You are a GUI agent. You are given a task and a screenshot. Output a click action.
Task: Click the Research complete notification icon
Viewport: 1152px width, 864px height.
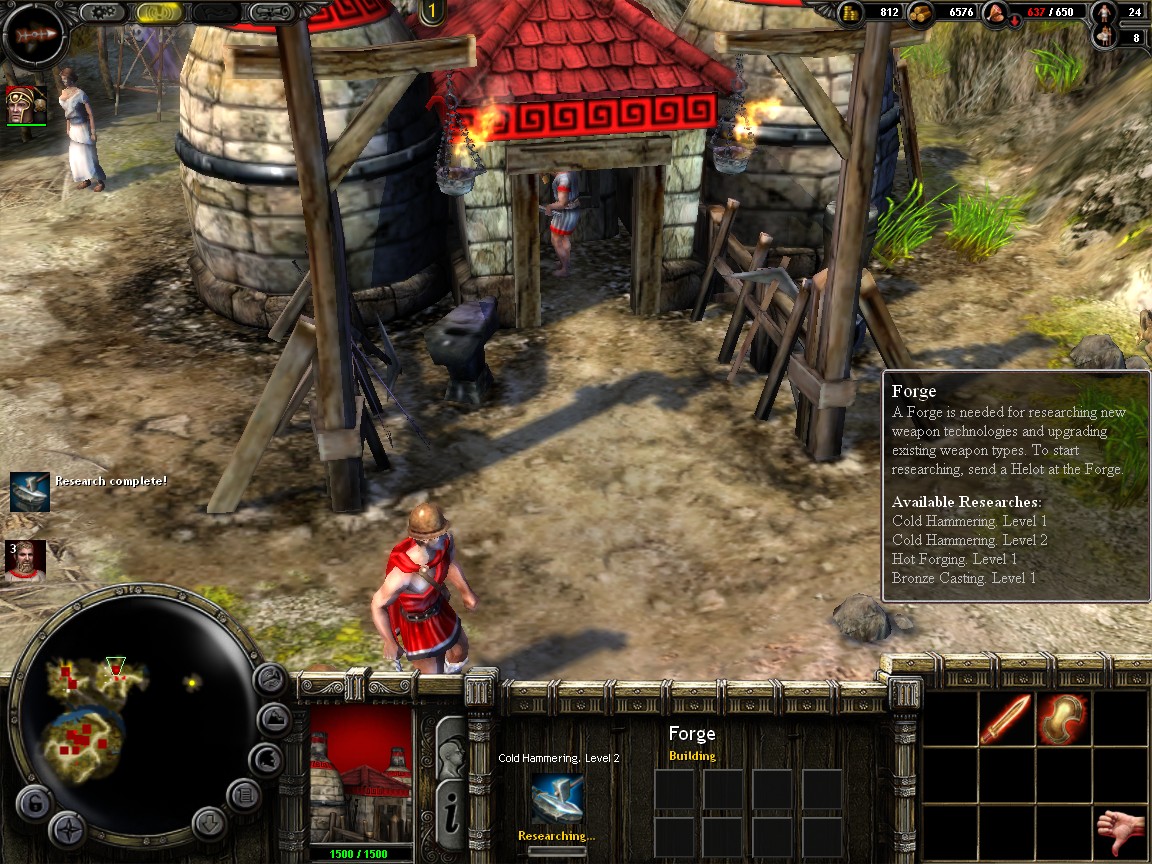pos(29,490)
